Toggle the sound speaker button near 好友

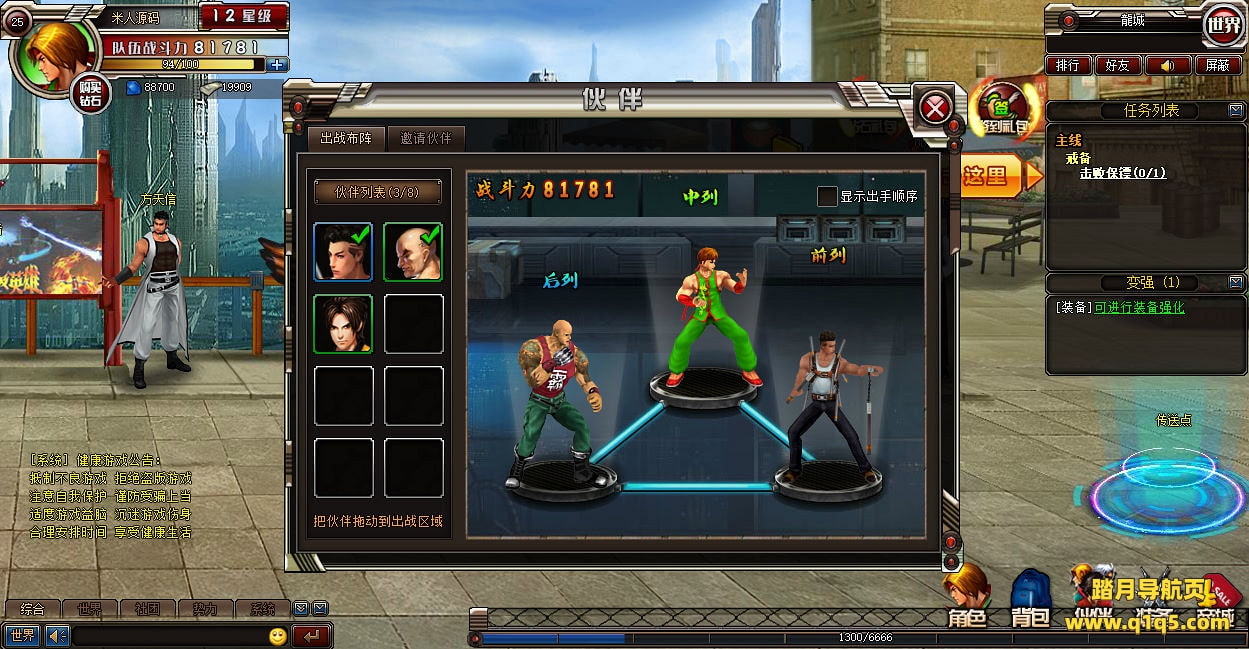(x=1167, y=65)
